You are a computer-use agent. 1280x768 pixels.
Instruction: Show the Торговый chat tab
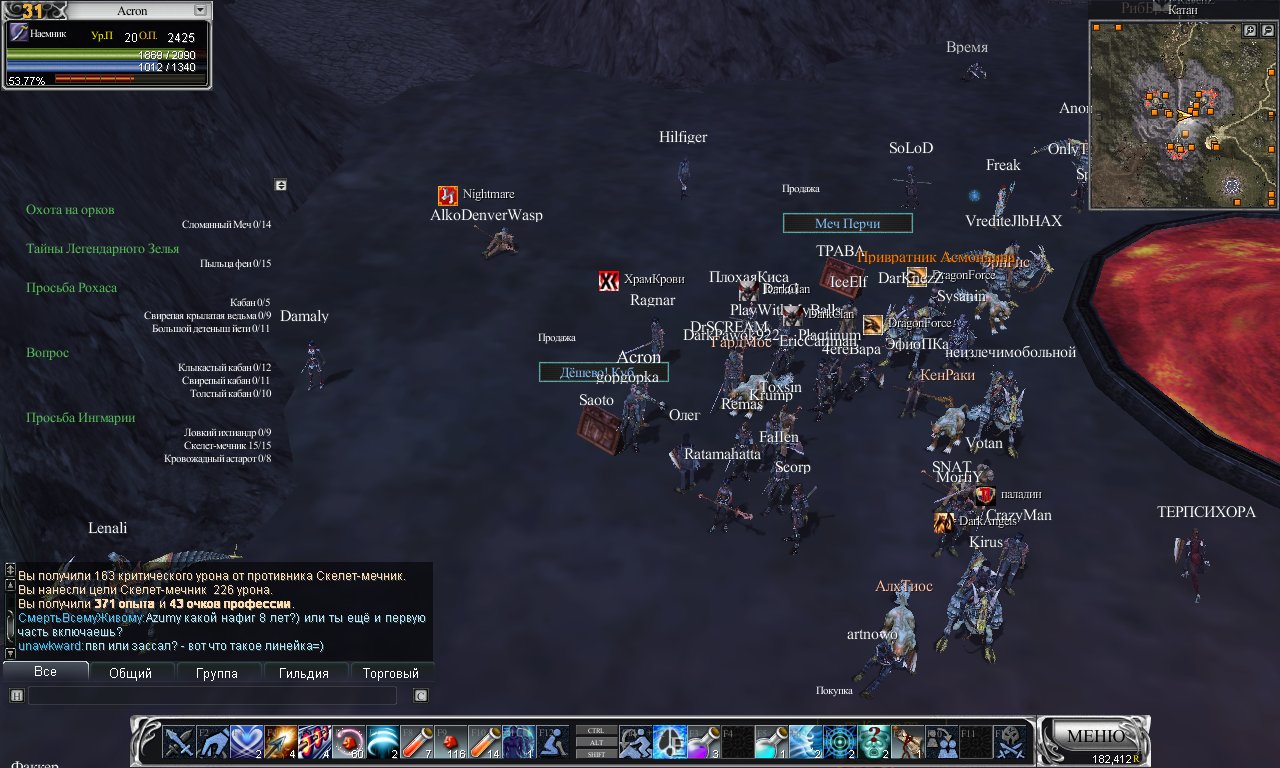pyautogui.click(x=390, y=673)
